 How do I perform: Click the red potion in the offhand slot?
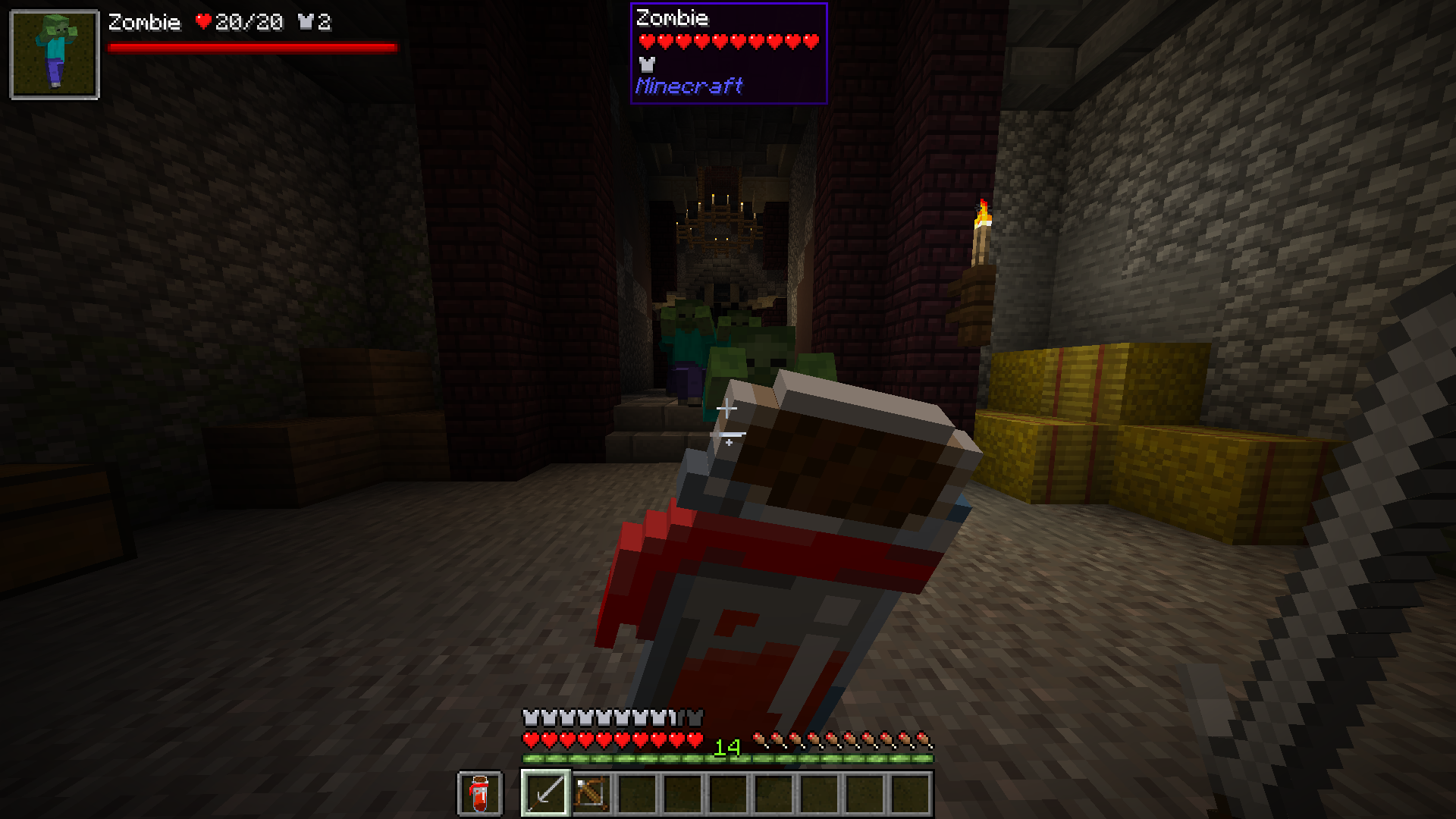[x=479, y=795]
